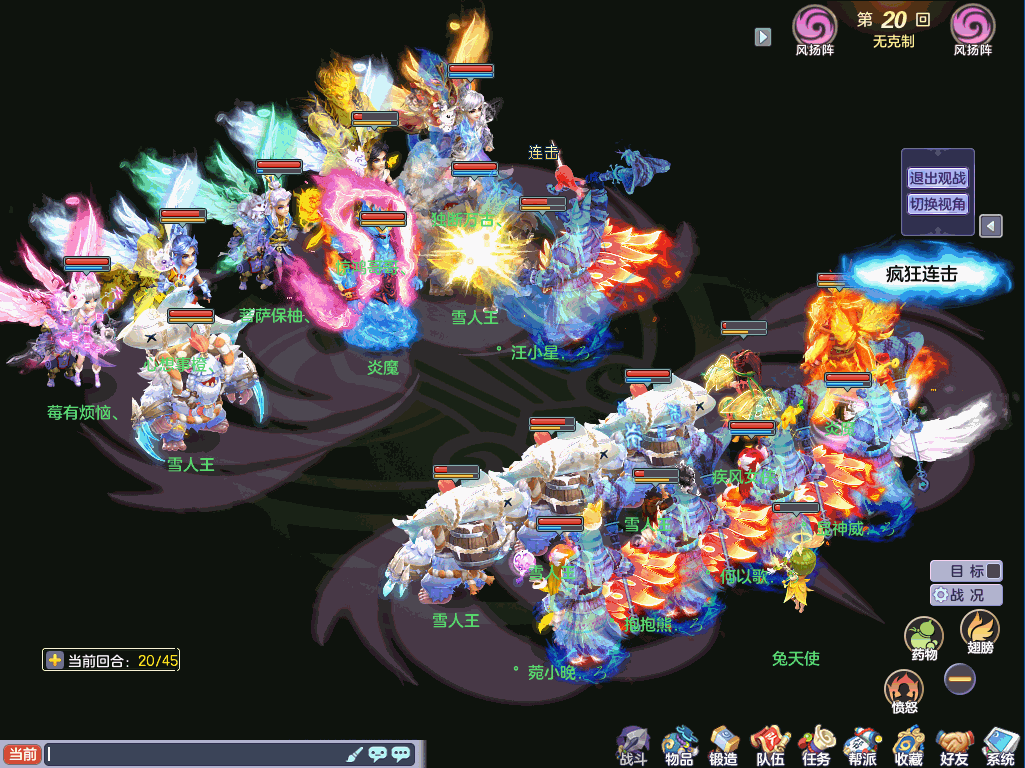
Task: Open the 战况 battle status panel
Action: tap(966, 594)
